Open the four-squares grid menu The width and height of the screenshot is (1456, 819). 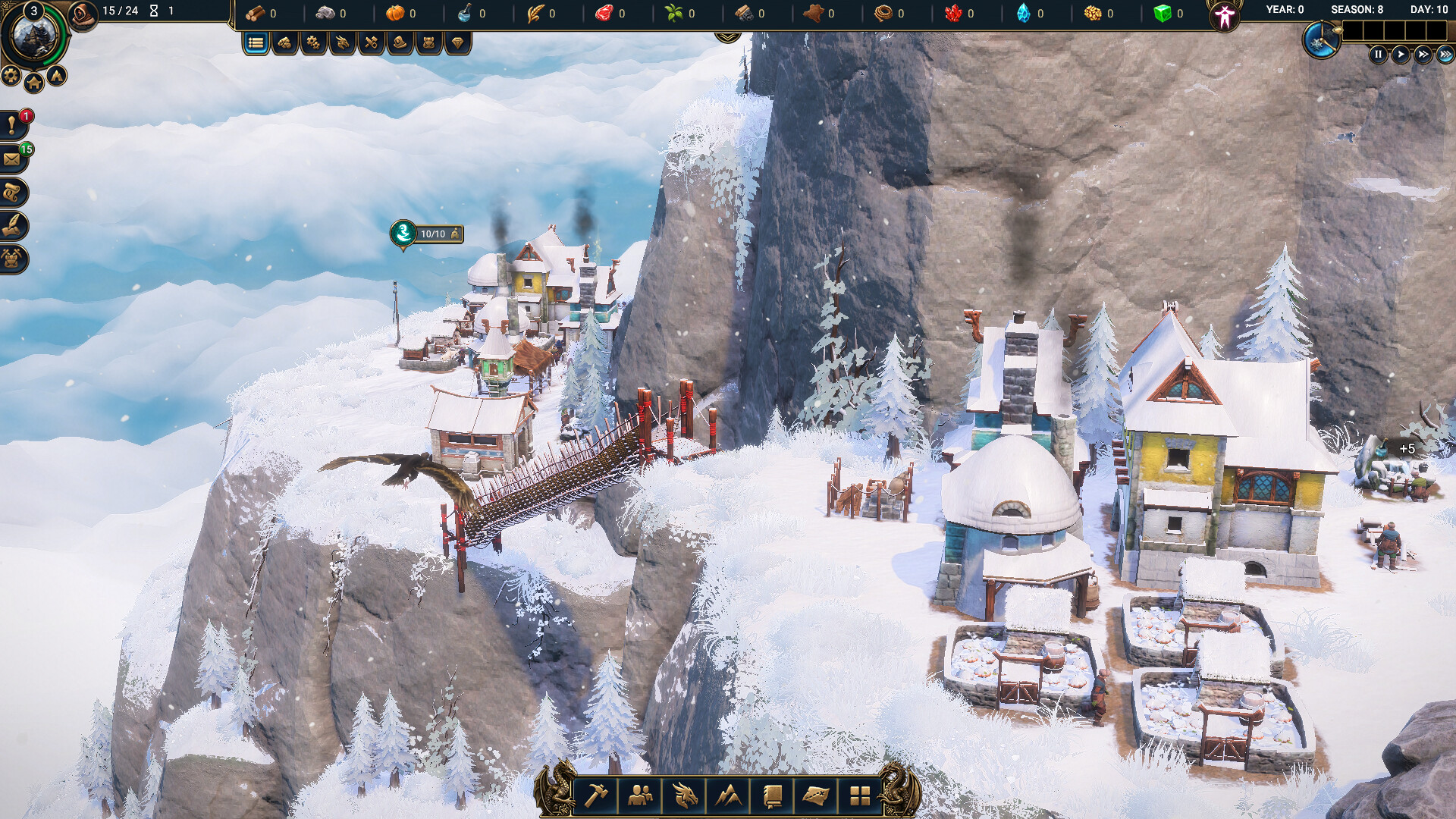(x=860, y=795)
